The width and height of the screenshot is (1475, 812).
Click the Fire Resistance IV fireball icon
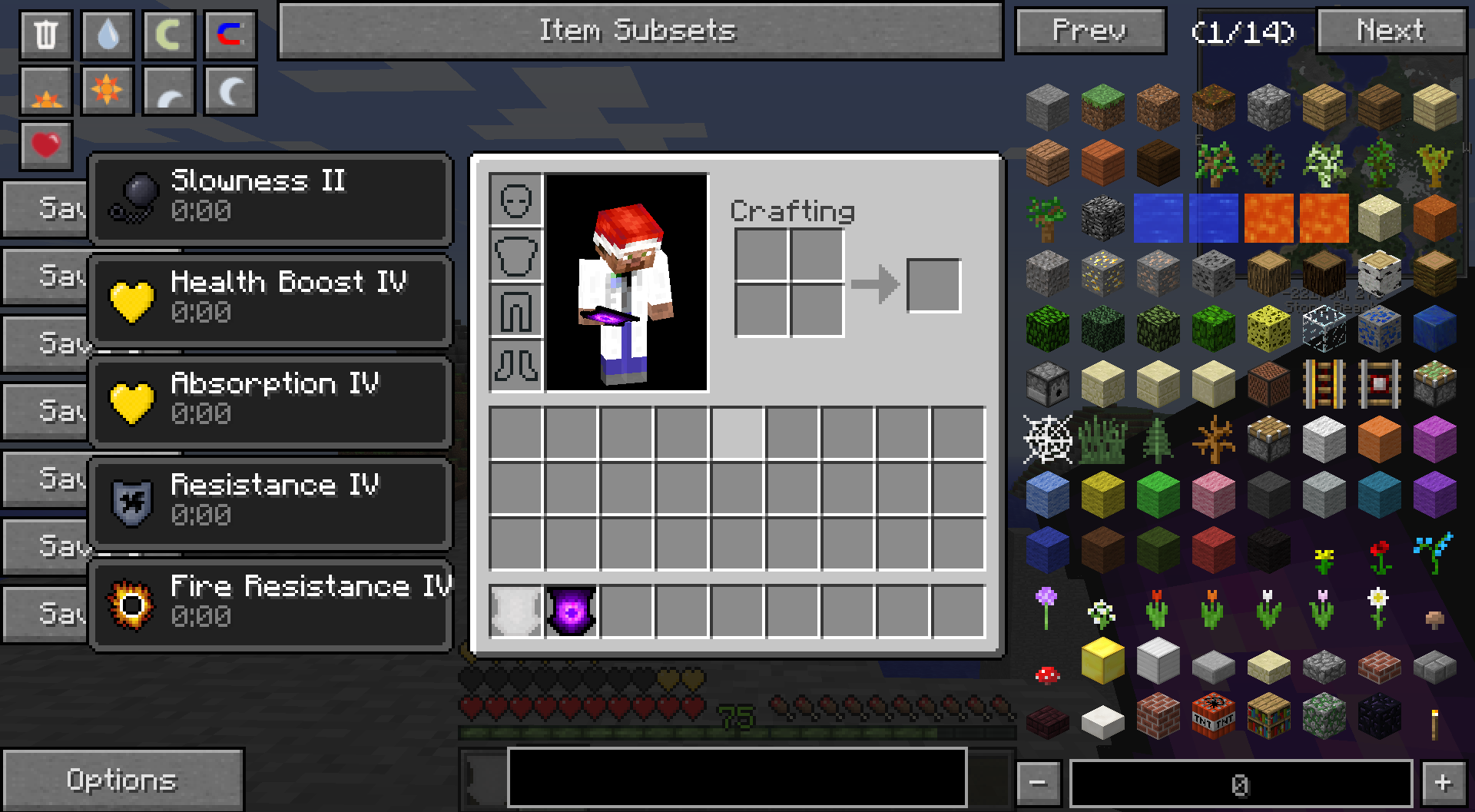coord(132,602)
